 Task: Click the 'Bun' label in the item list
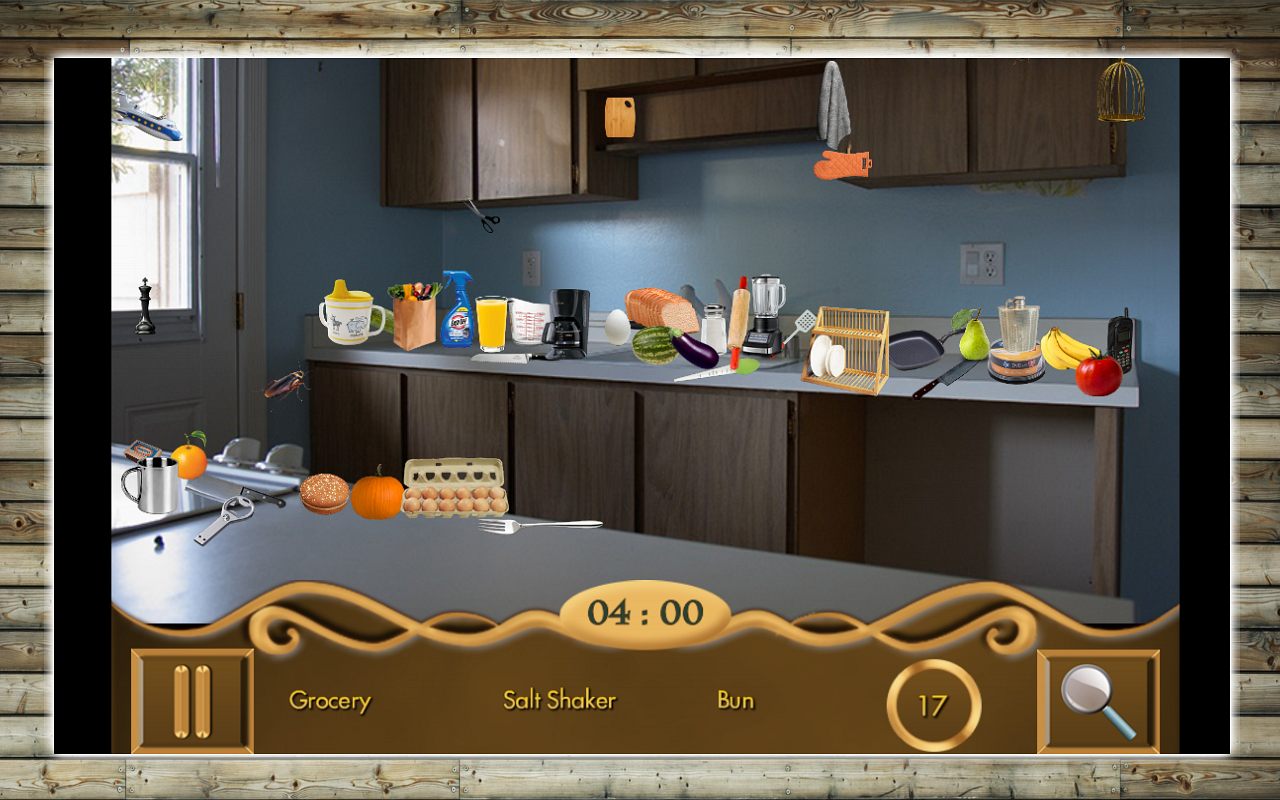[737, 700]
